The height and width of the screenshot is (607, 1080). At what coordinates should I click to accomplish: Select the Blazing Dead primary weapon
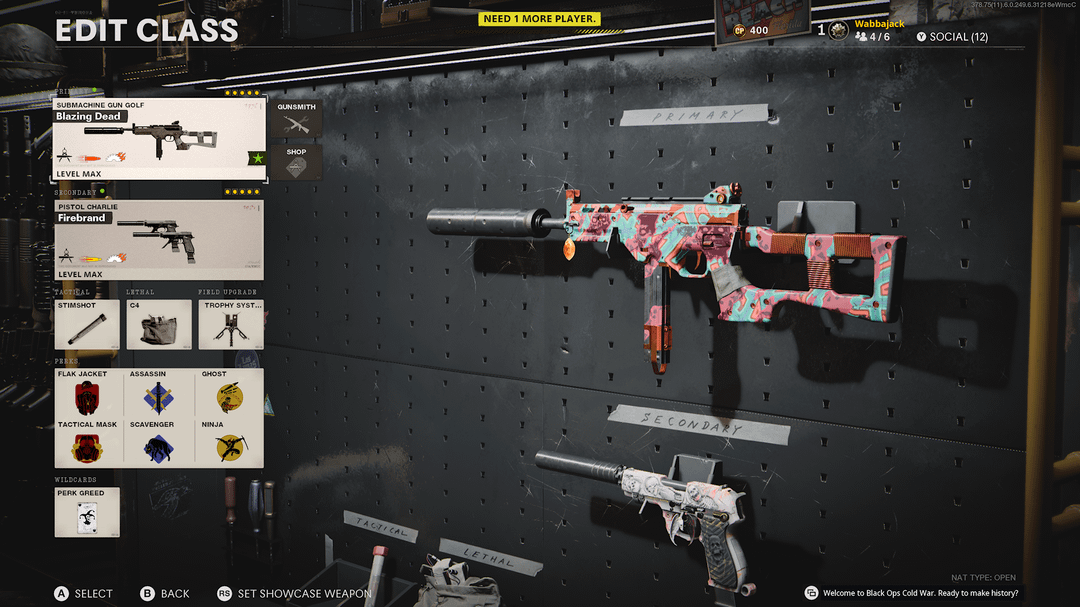pos(159,139)
